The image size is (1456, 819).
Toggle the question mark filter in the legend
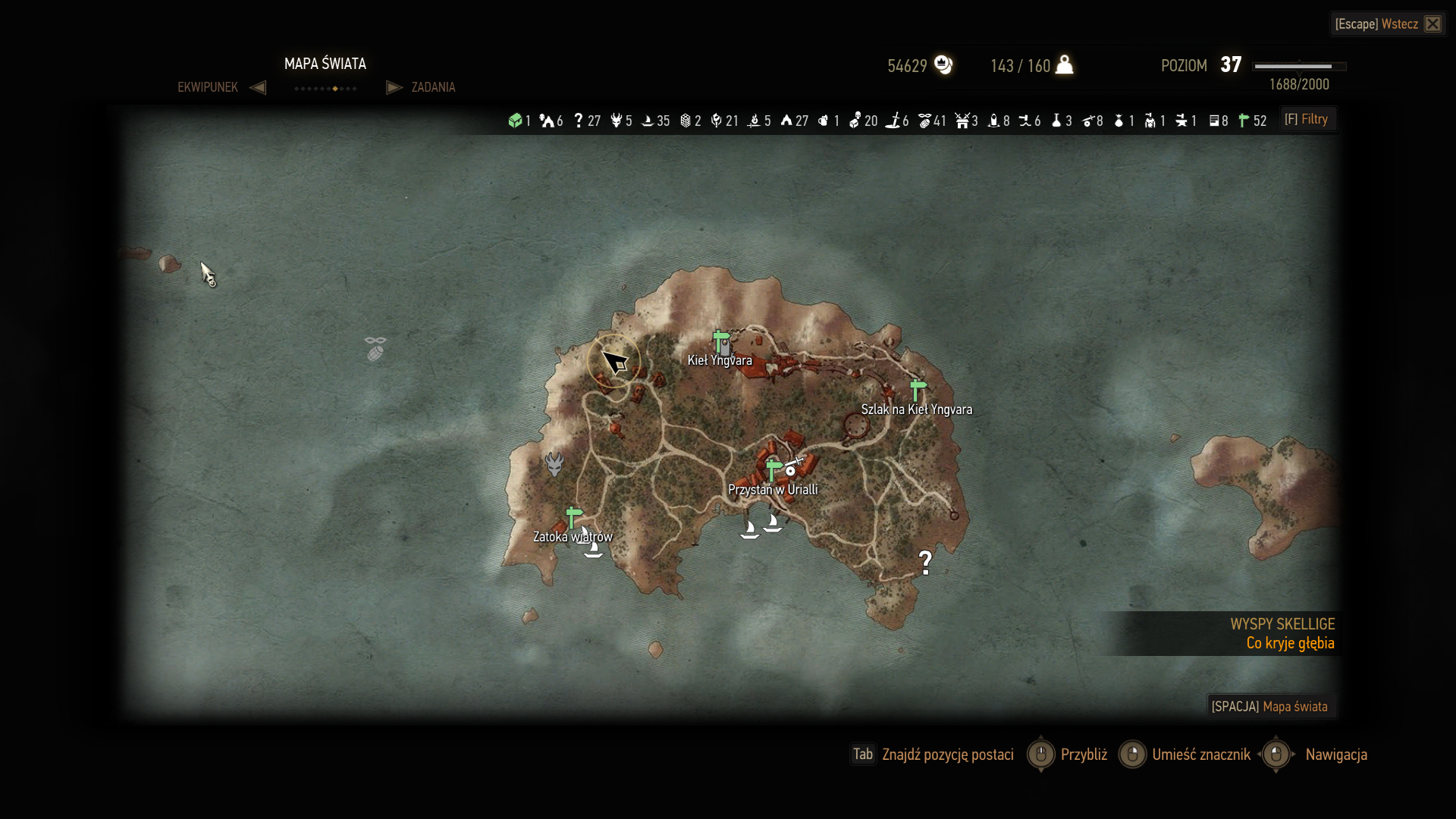pyautogui.click(x=579, y=121)
